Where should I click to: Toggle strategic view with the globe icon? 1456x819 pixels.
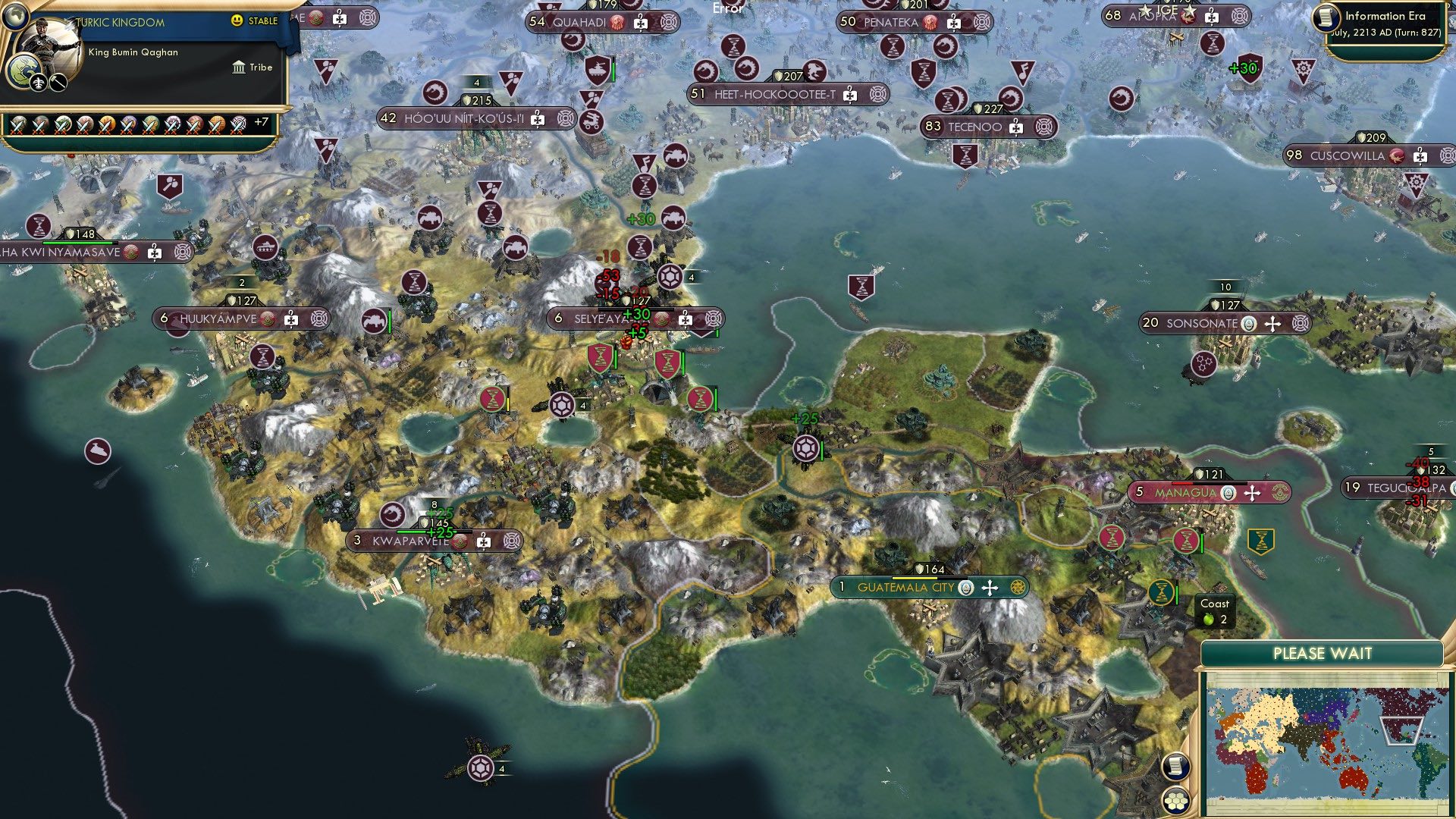16,16
